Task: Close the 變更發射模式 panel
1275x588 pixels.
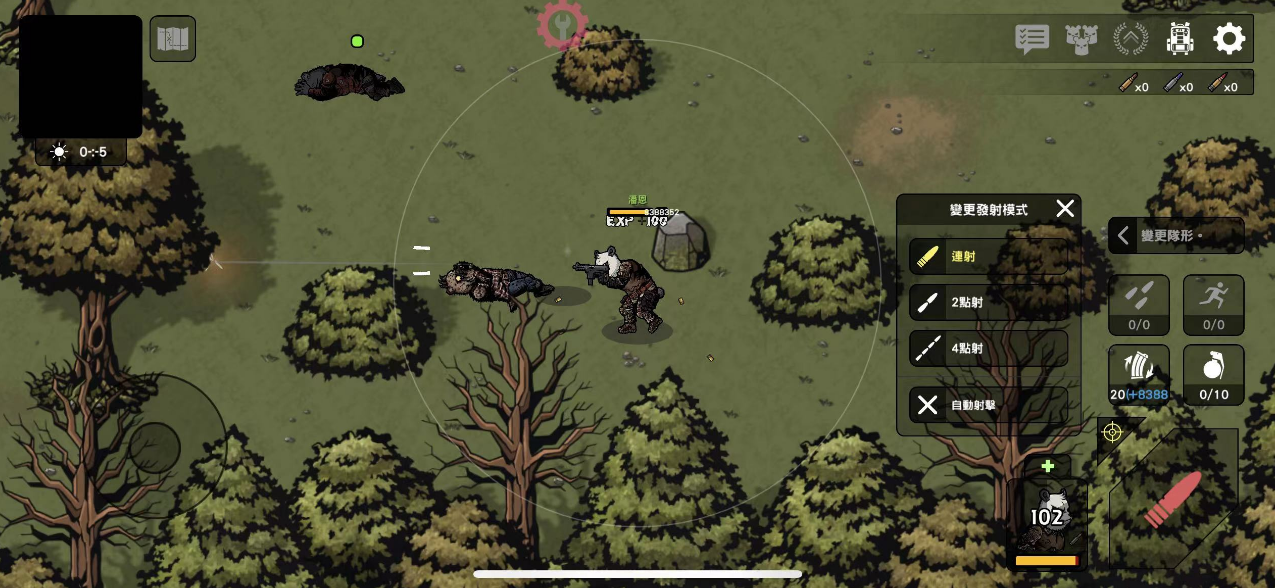Action: point(1065,209)
